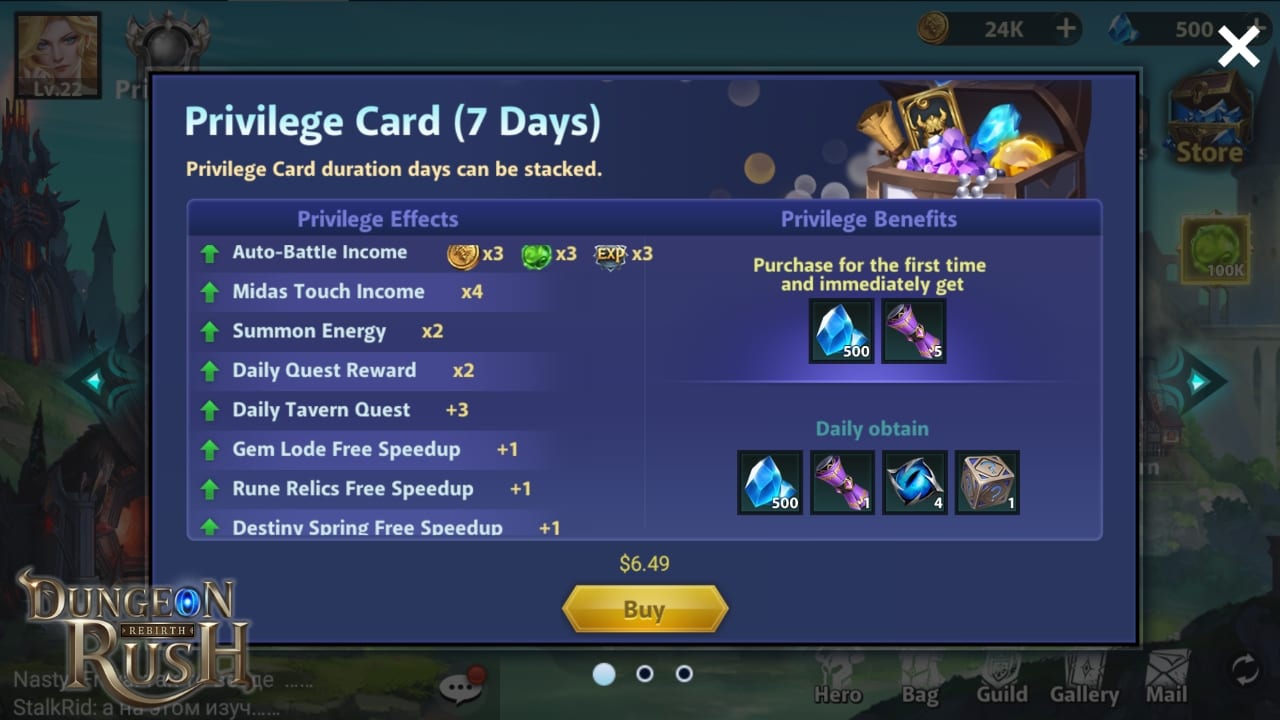Select the second page indicator dot
Viewport: 1280px width, 720px height.
tap(645, 674)
